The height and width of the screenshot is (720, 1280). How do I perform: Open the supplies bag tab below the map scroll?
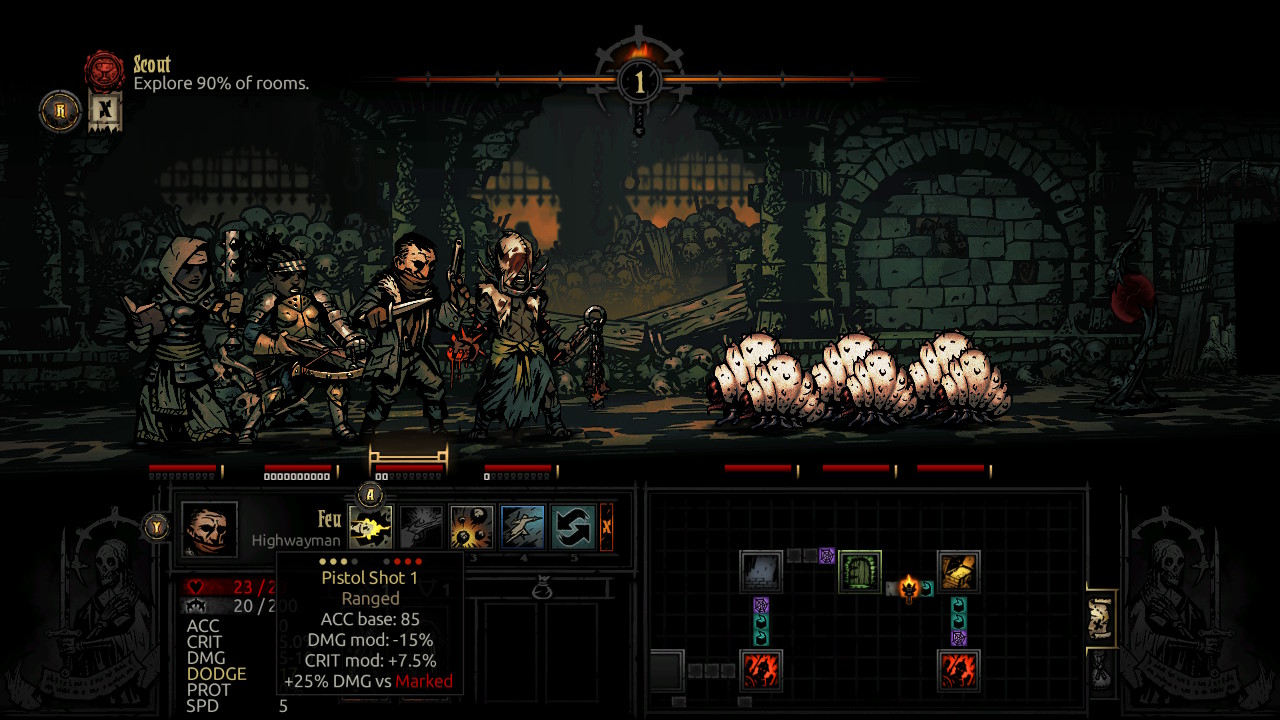pyautogui.click(x=1100, y=672)
